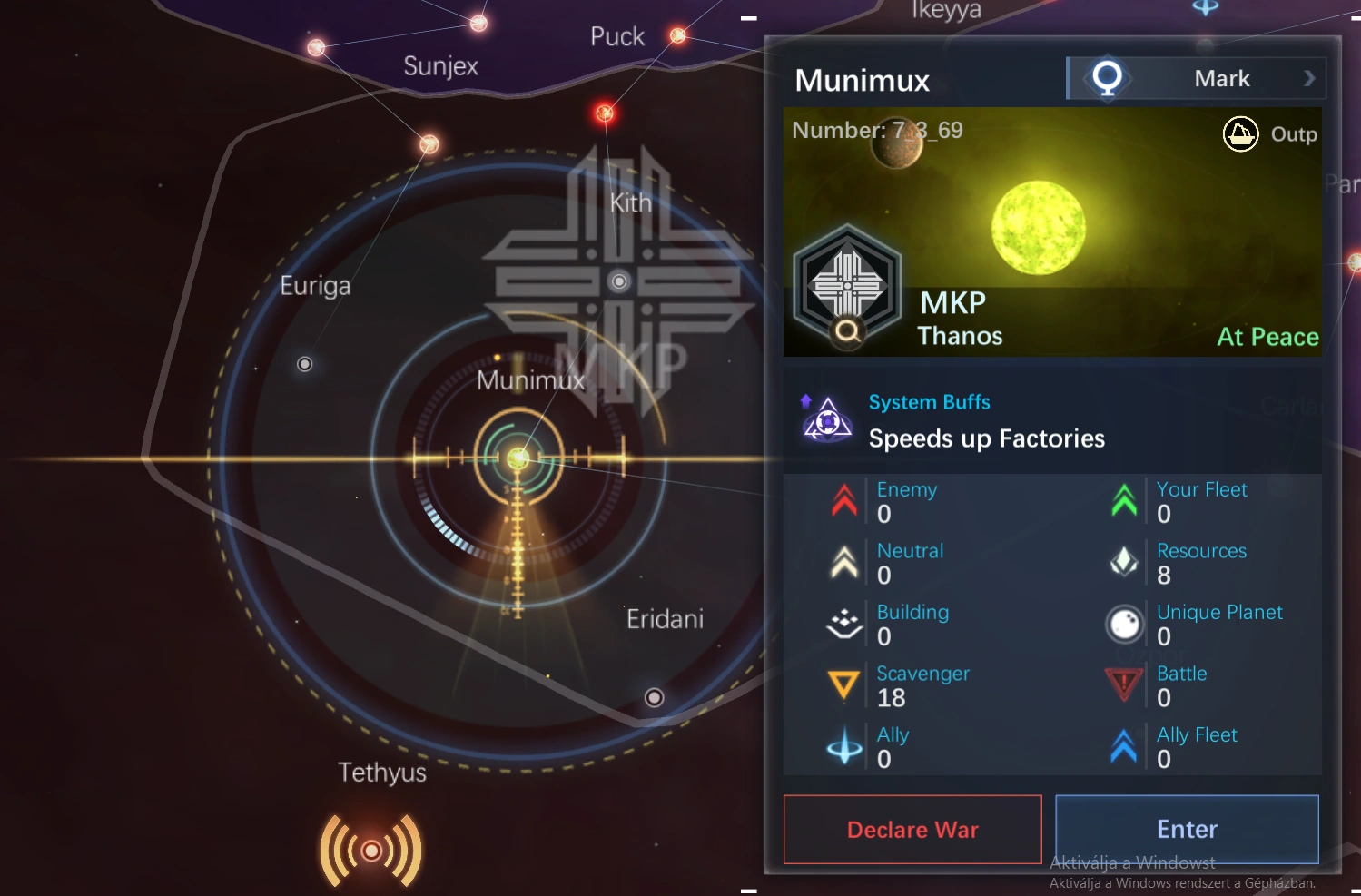Image resolution: width=1361 pixels, height=896 pixels.
Task: View the System Buffs details
Action: [929, 402]
